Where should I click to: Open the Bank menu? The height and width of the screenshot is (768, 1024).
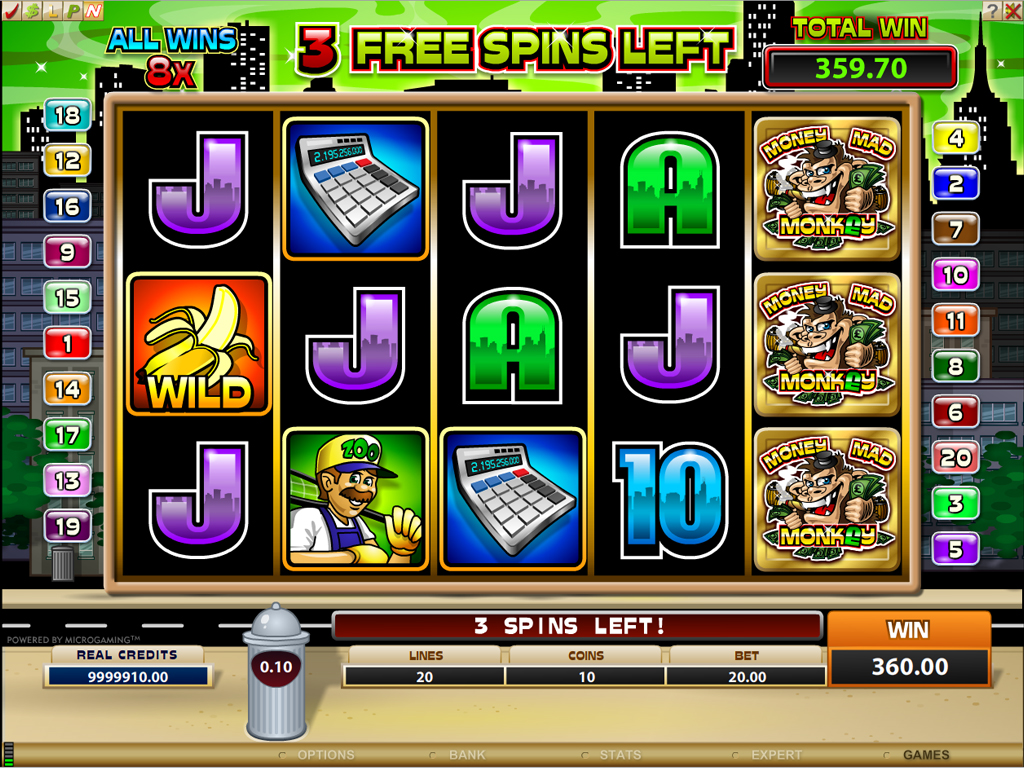466,755
